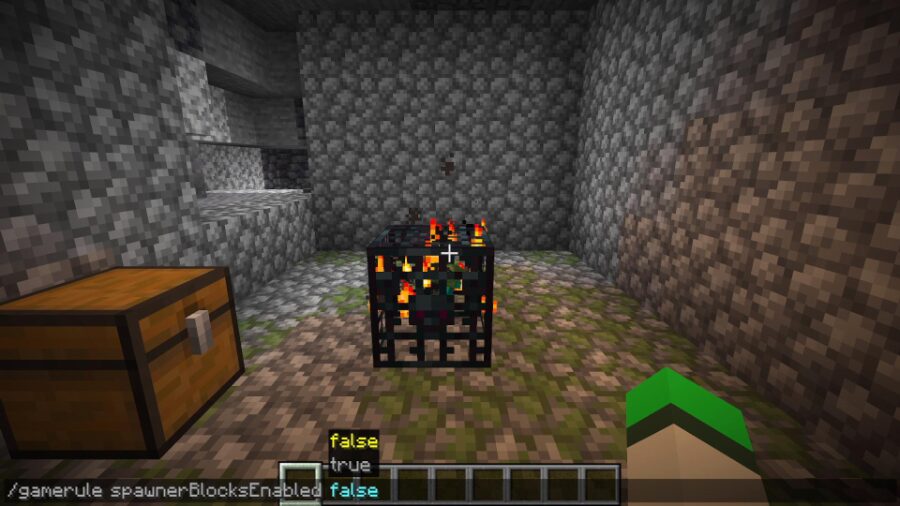The image size is (900, 506).
Task: Choose the "true" autocomplete suggestion
Action: point(349,466)
